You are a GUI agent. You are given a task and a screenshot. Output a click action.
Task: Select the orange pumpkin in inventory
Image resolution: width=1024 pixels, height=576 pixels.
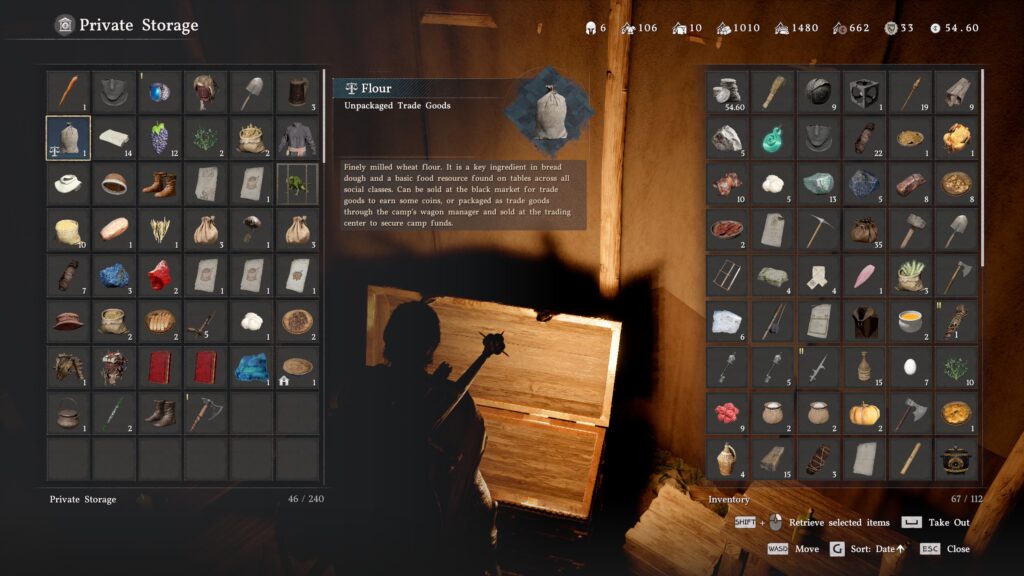click(x=865, y=413)
